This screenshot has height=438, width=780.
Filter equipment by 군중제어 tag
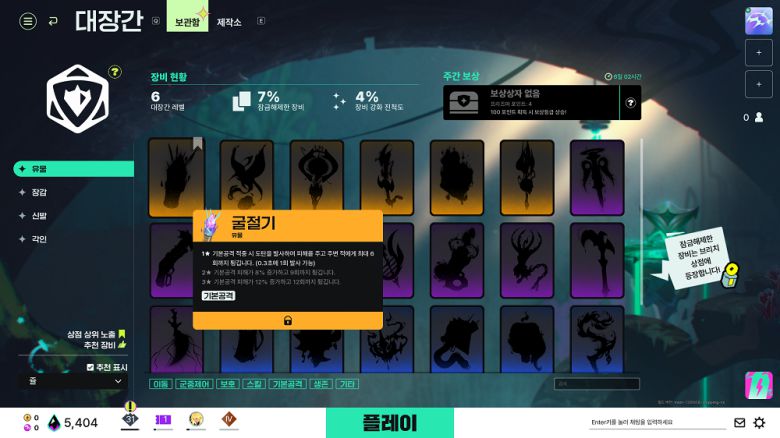pos(195,384)
